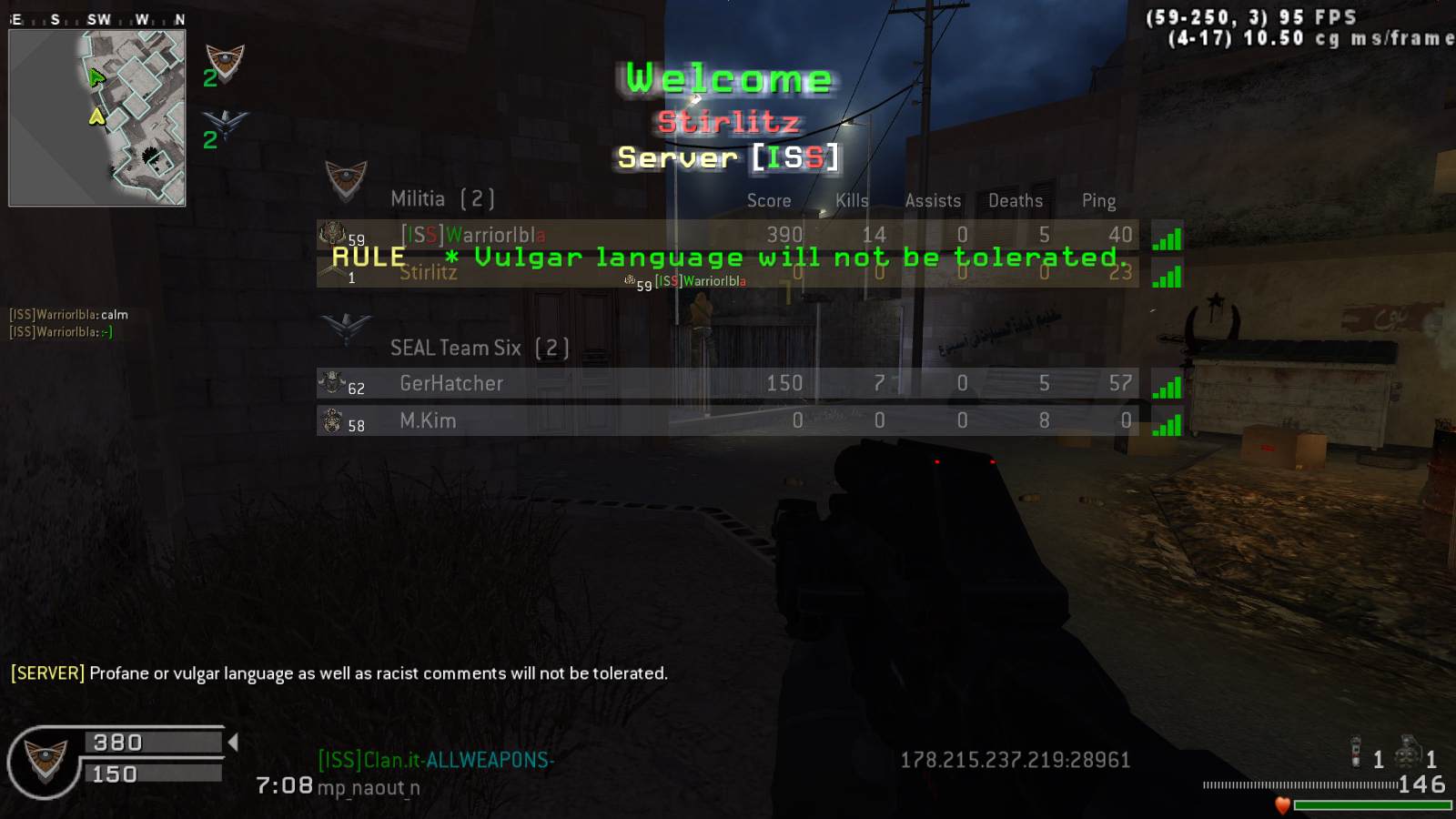The width and height of the screenshot is (1456, 819).
Task: Click the Militia score icon beside minimap
Action: pyautogui.click(x=224, y=64)
